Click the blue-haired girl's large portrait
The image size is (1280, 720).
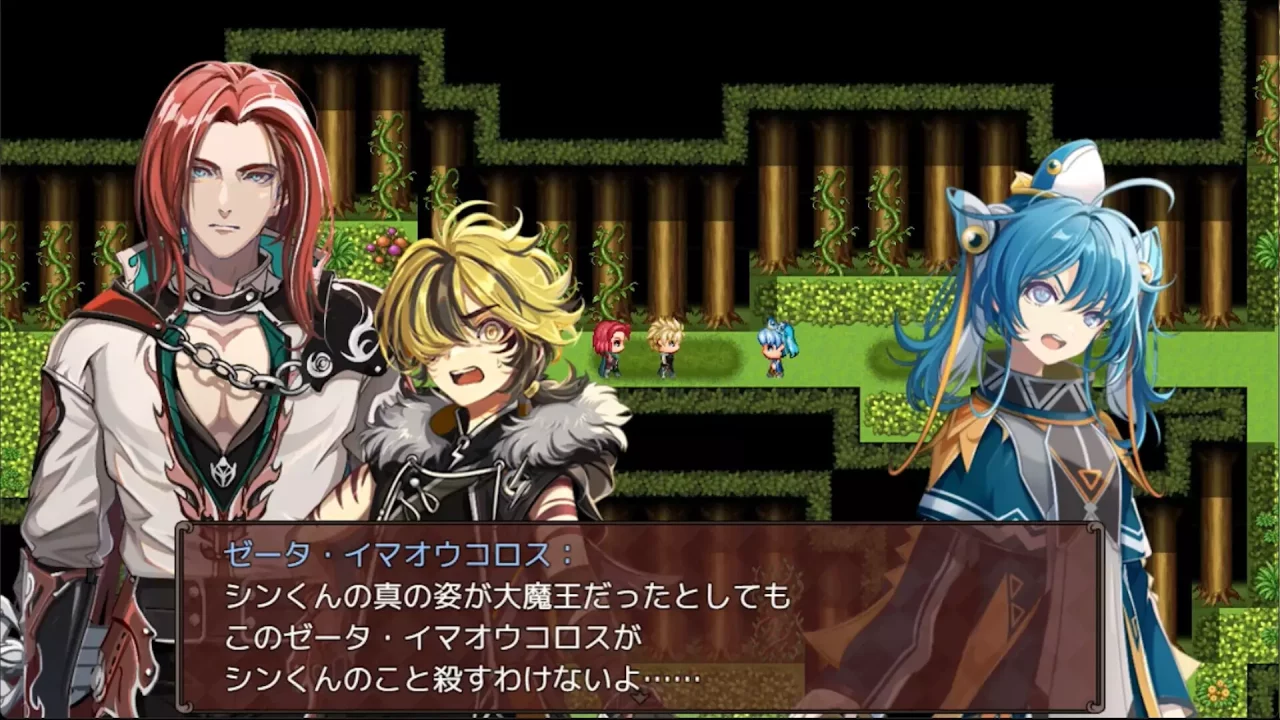pos(1050,380)
